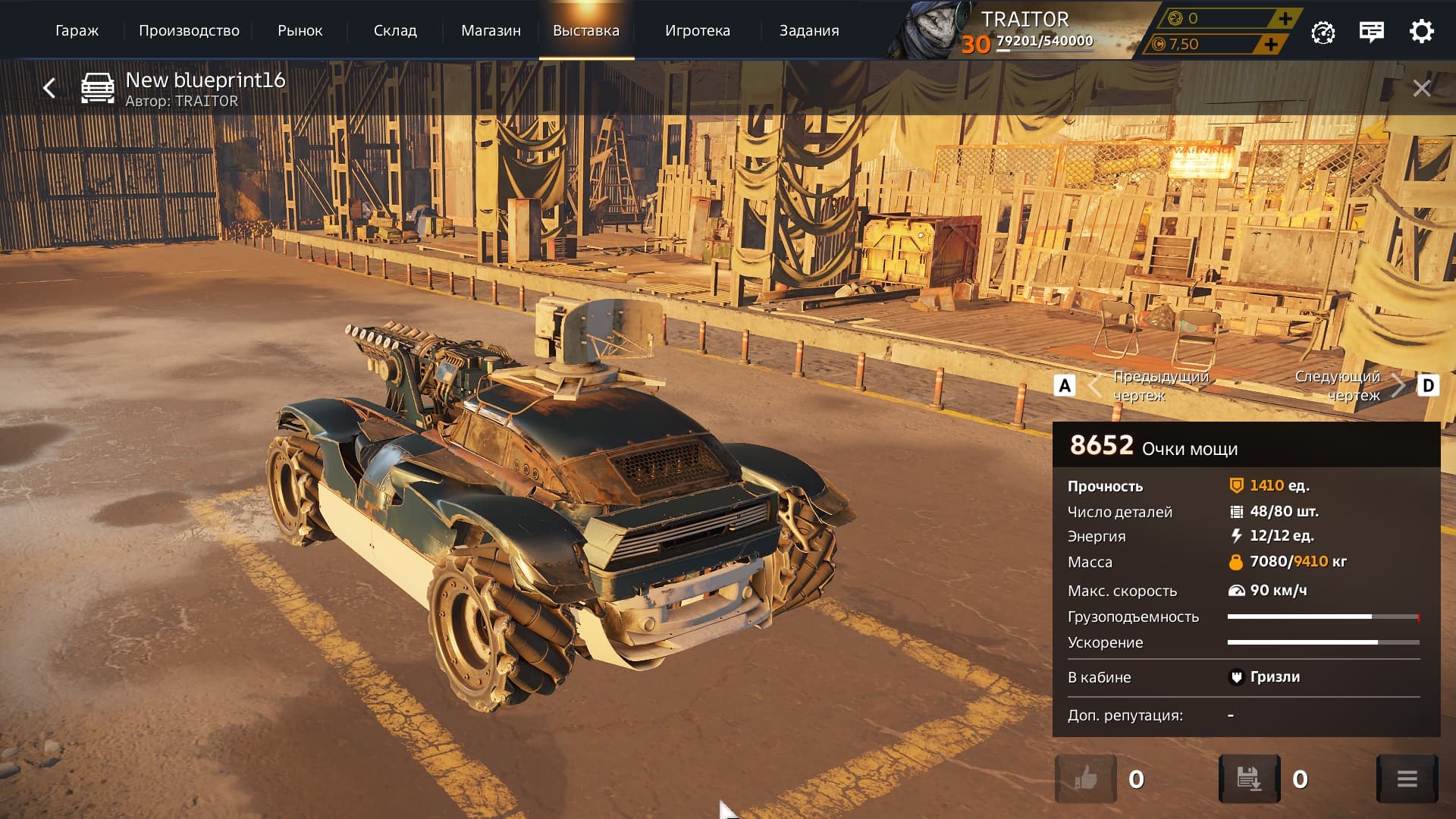The height and width of the screenshot is (819, 1456).
Task: Open game settings via gear icon
Action: point(1421,32)
